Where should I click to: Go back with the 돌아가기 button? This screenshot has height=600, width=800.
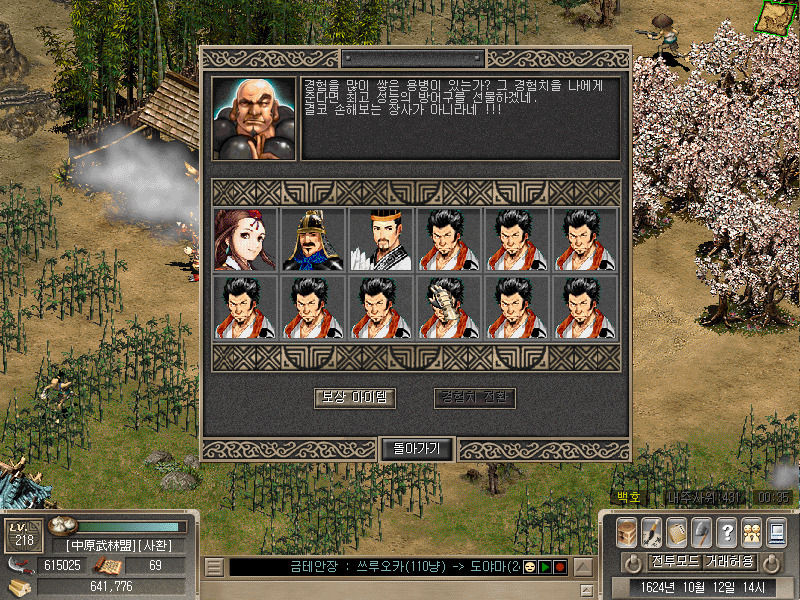click(x=417, y=449)
